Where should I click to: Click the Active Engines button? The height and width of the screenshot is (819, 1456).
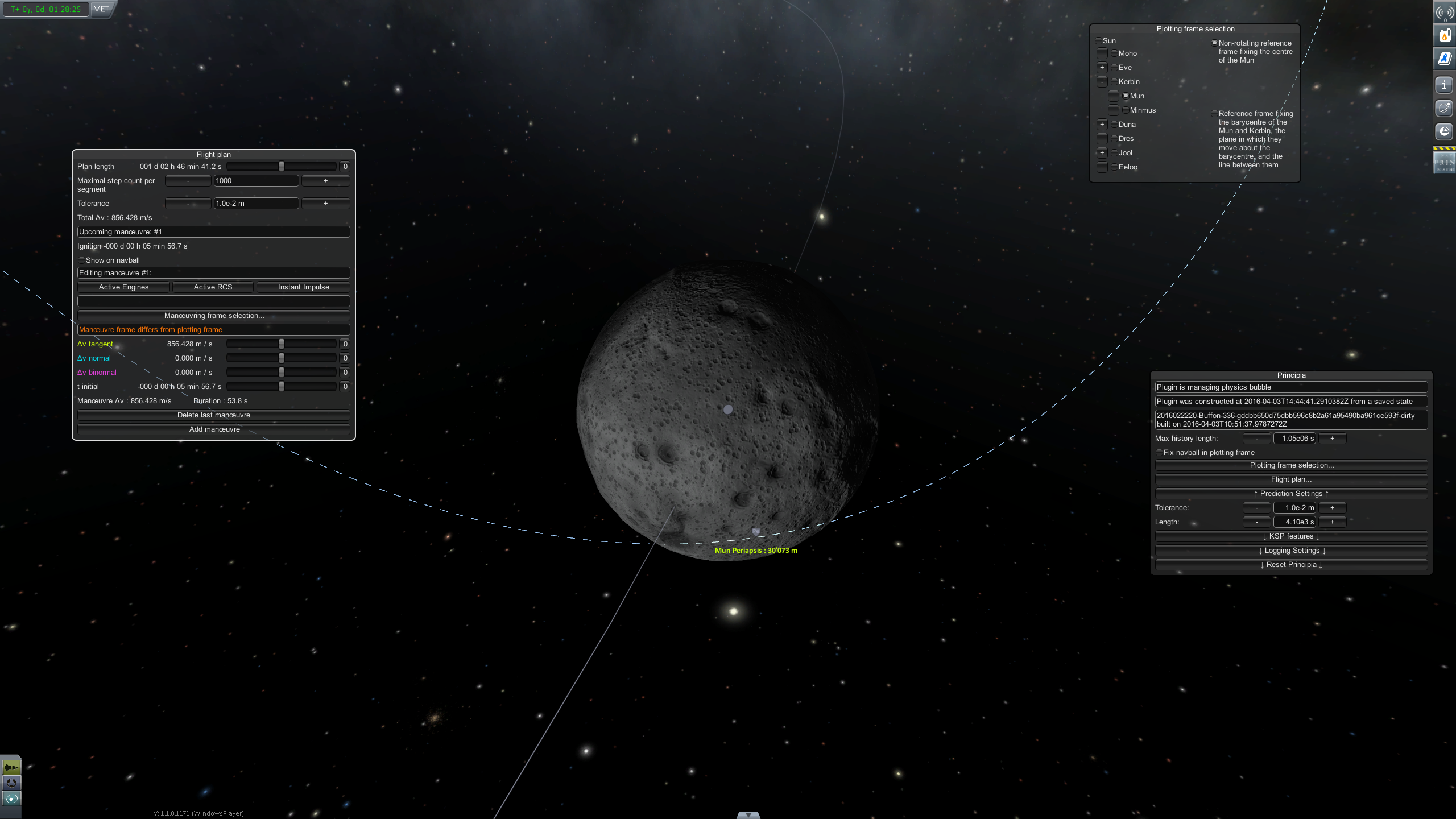point(123,287)
